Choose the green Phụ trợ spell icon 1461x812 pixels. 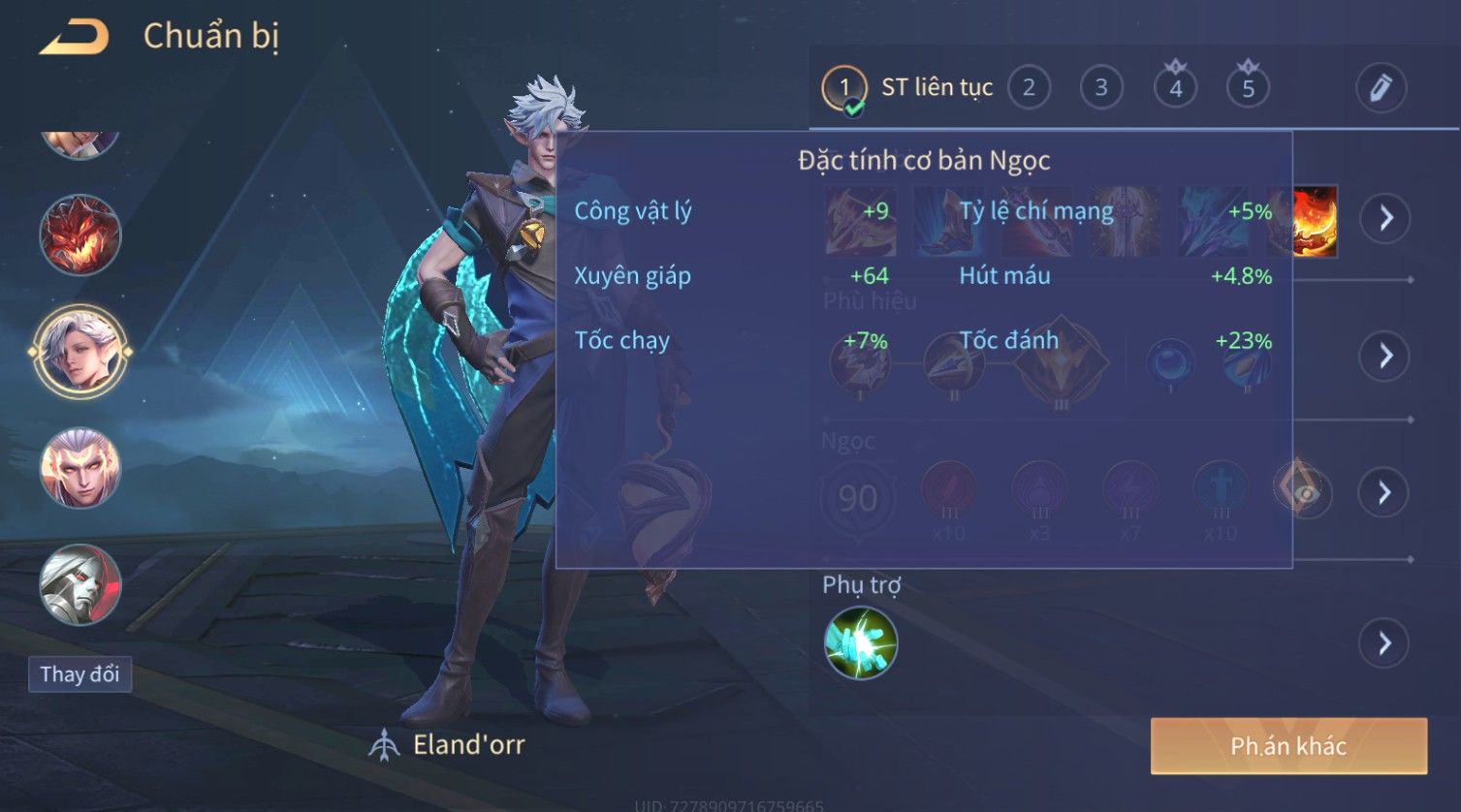[860, 642]
